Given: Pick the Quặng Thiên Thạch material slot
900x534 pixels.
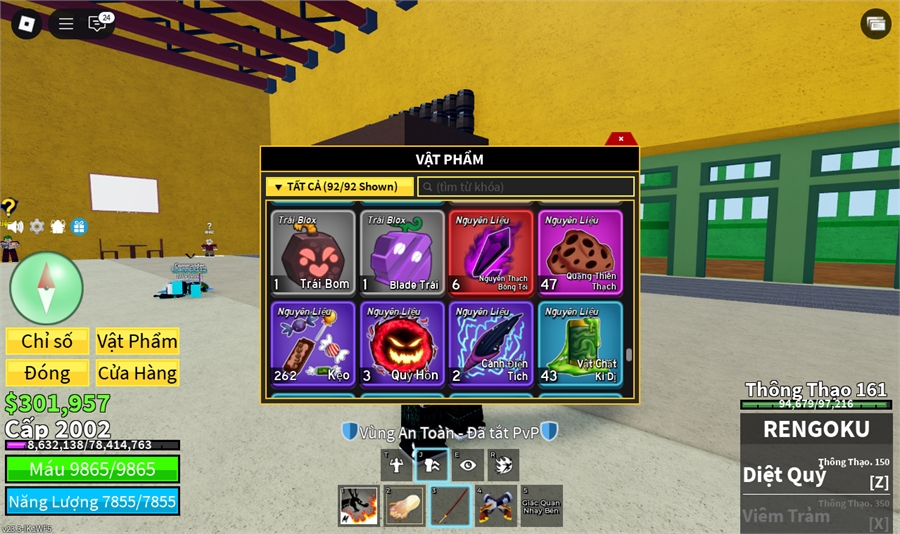Looking at the screenshot, I should [580, 252].
